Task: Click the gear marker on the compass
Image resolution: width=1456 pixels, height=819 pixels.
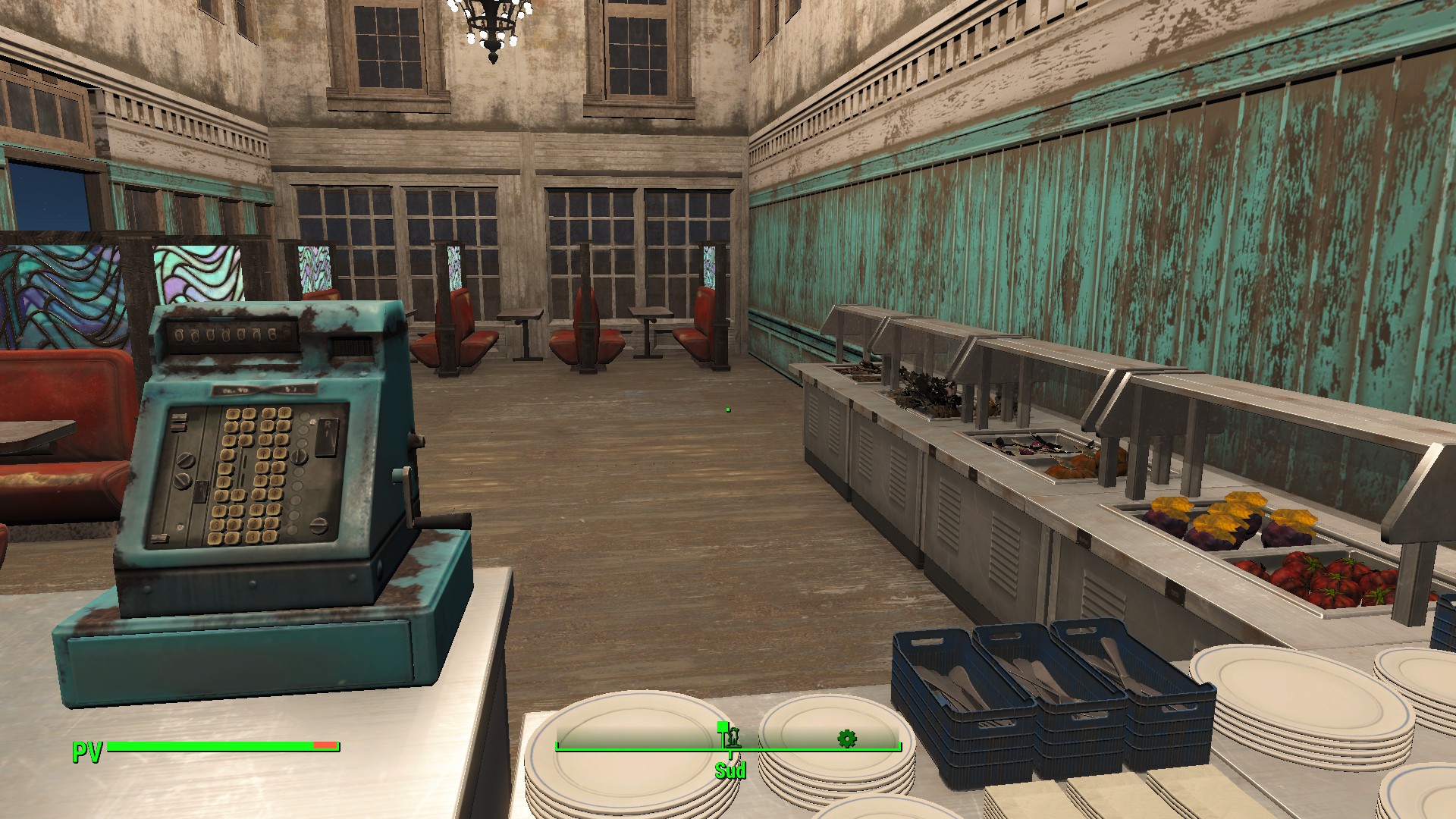Action: (846, 738)
